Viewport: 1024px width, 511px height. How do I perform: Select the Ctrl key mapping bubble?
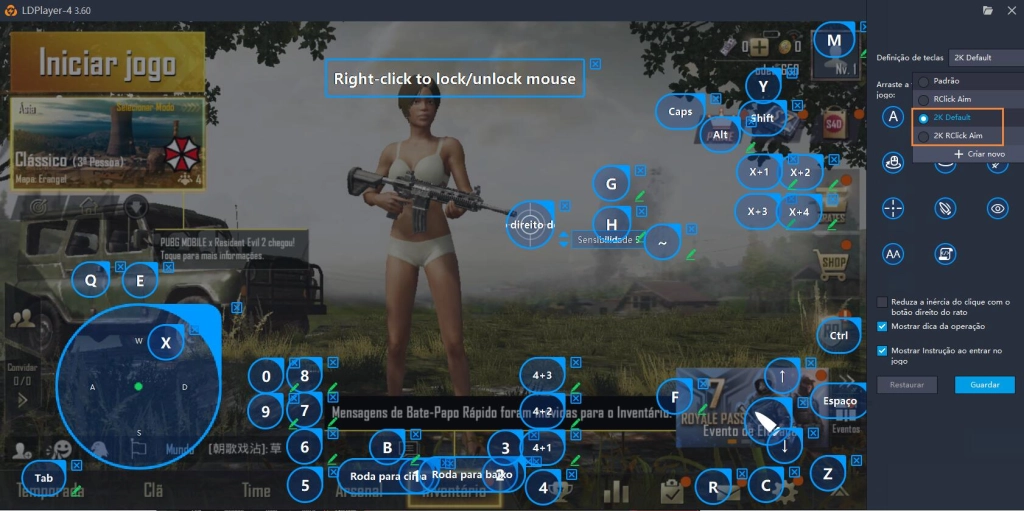[x=838, y=336]
